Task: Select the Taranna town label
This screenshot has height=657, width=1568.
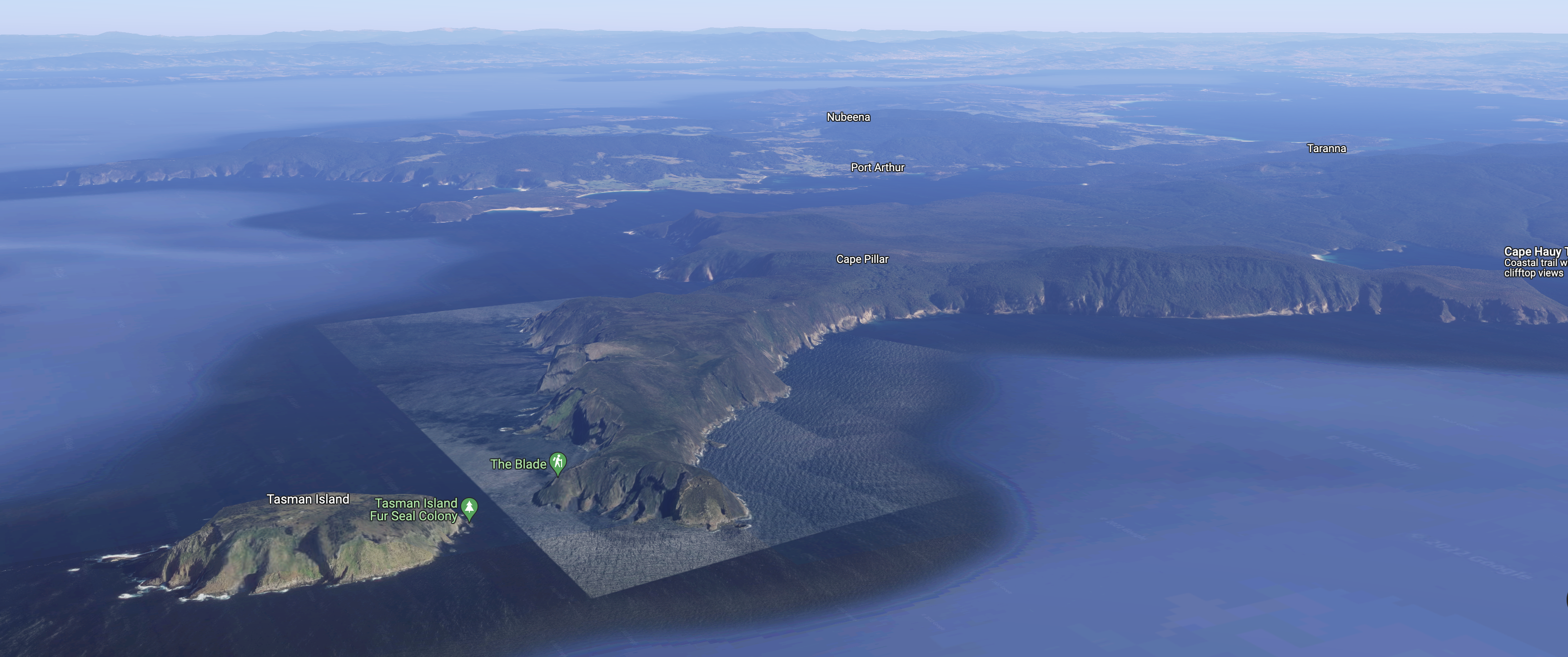Action: click(1326, 148)
